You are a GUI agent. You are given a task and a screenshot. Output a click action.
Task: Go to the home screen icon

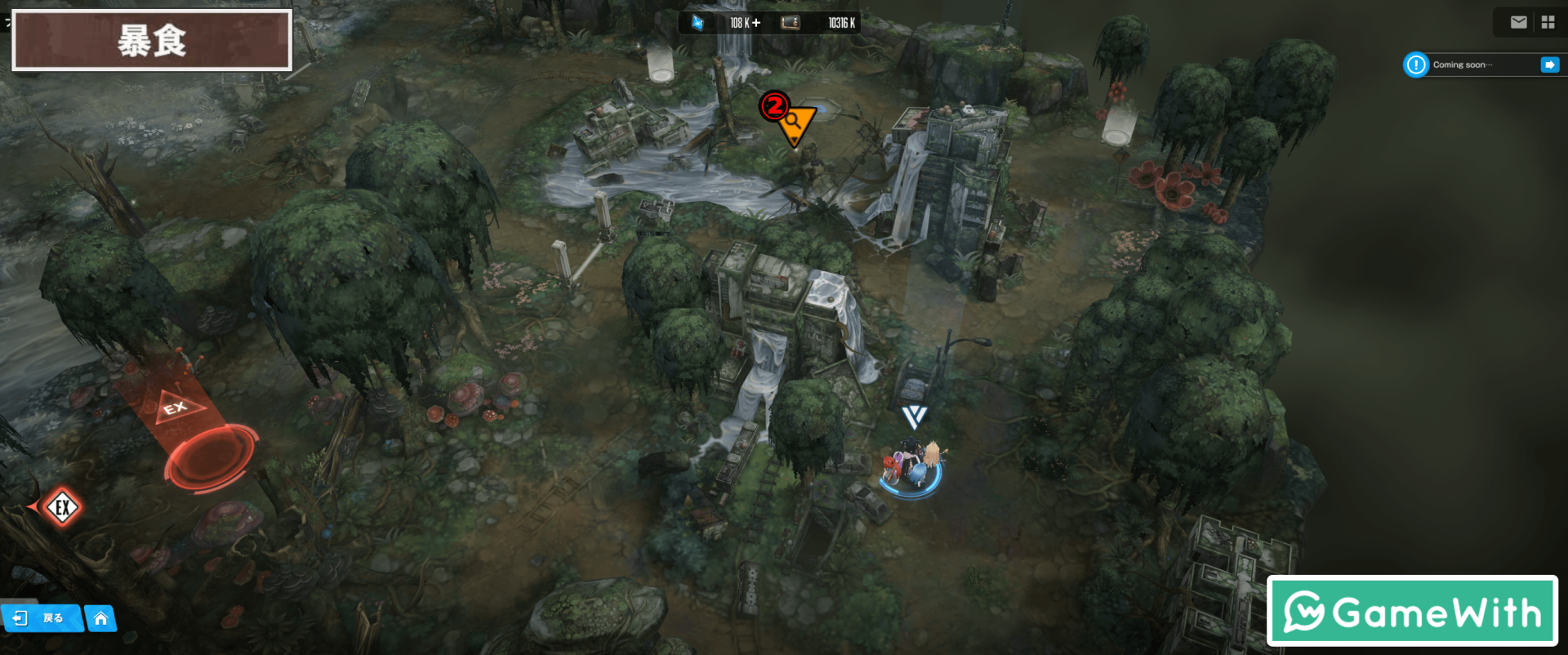click(x=100, y=618)
